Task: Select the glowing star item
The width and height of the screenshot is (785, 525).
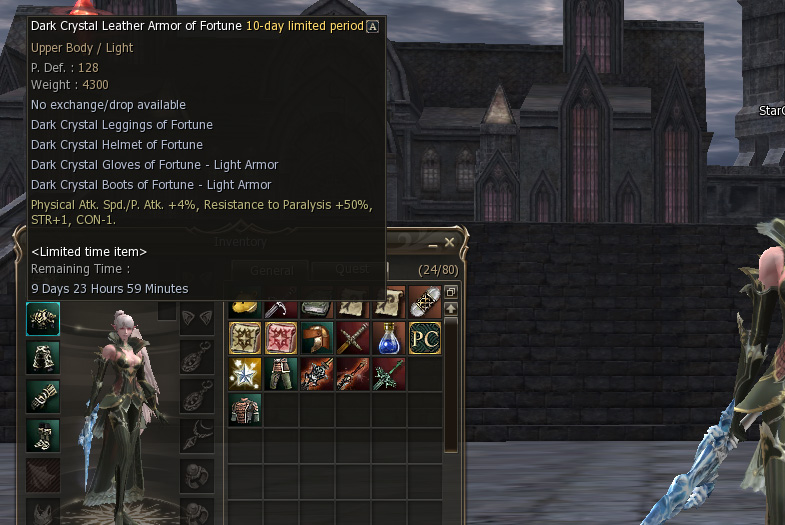Action: (x=245, y=374)
